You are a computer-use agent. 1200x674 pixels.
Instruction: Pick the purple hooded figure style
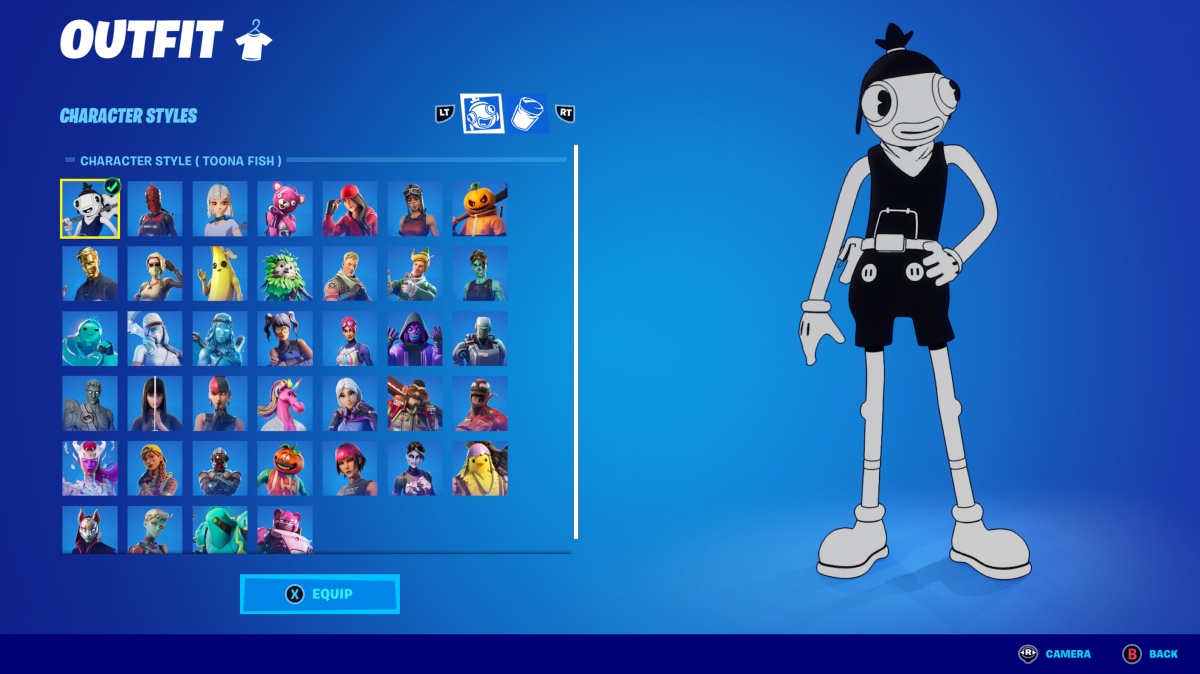coord(415,339)
